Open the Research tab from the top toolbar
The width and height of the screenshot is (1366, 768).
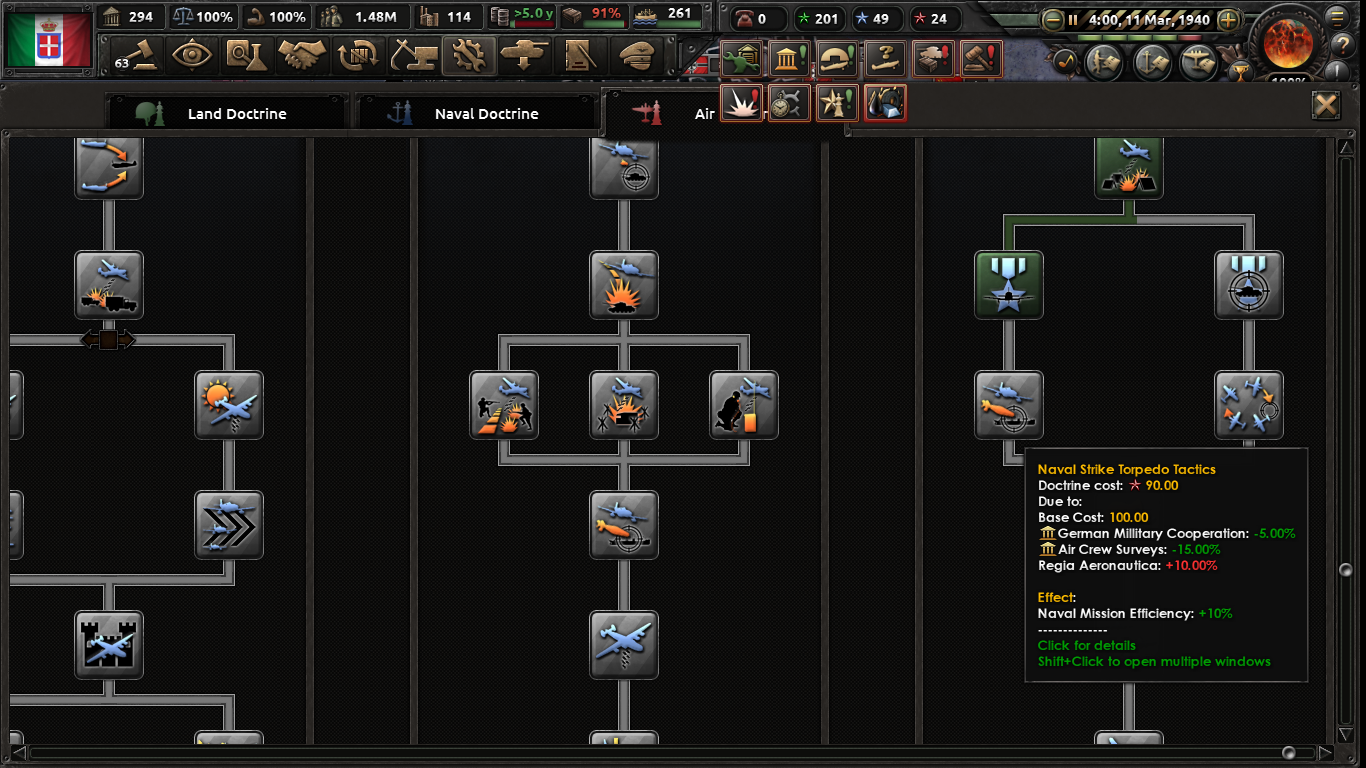(x=247, y=58)
